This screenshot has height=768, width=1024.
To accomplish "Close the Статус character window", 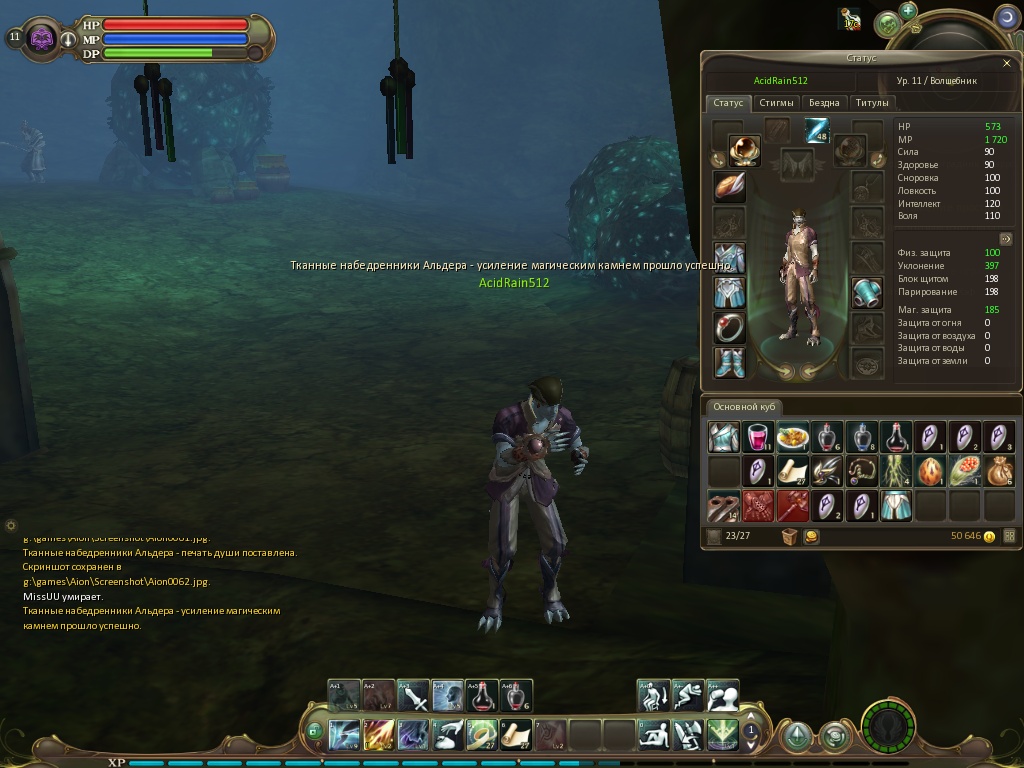I will (1006, 63).
